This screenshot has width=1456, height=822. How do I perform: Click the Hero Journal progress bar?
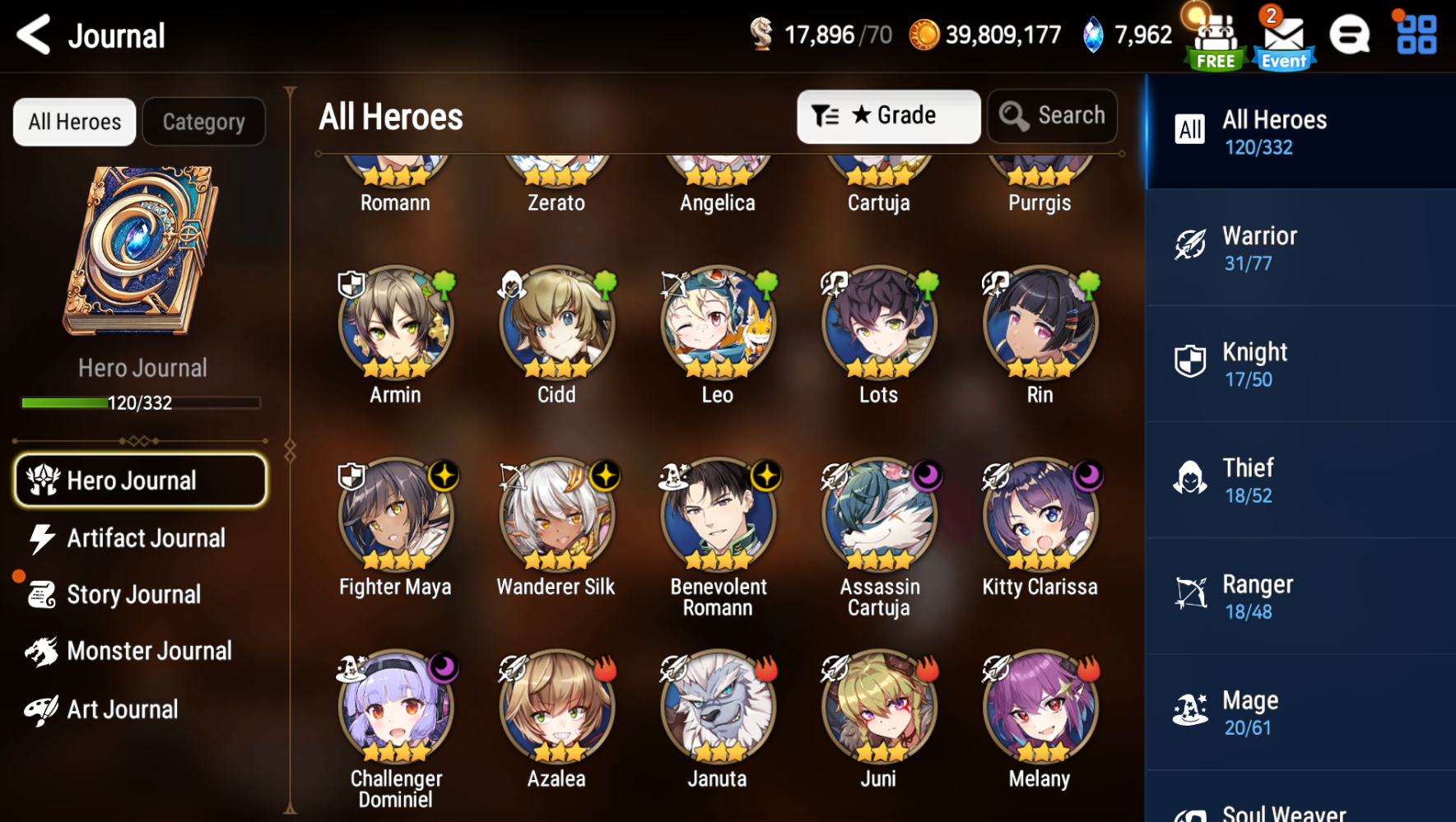[140, 402]
